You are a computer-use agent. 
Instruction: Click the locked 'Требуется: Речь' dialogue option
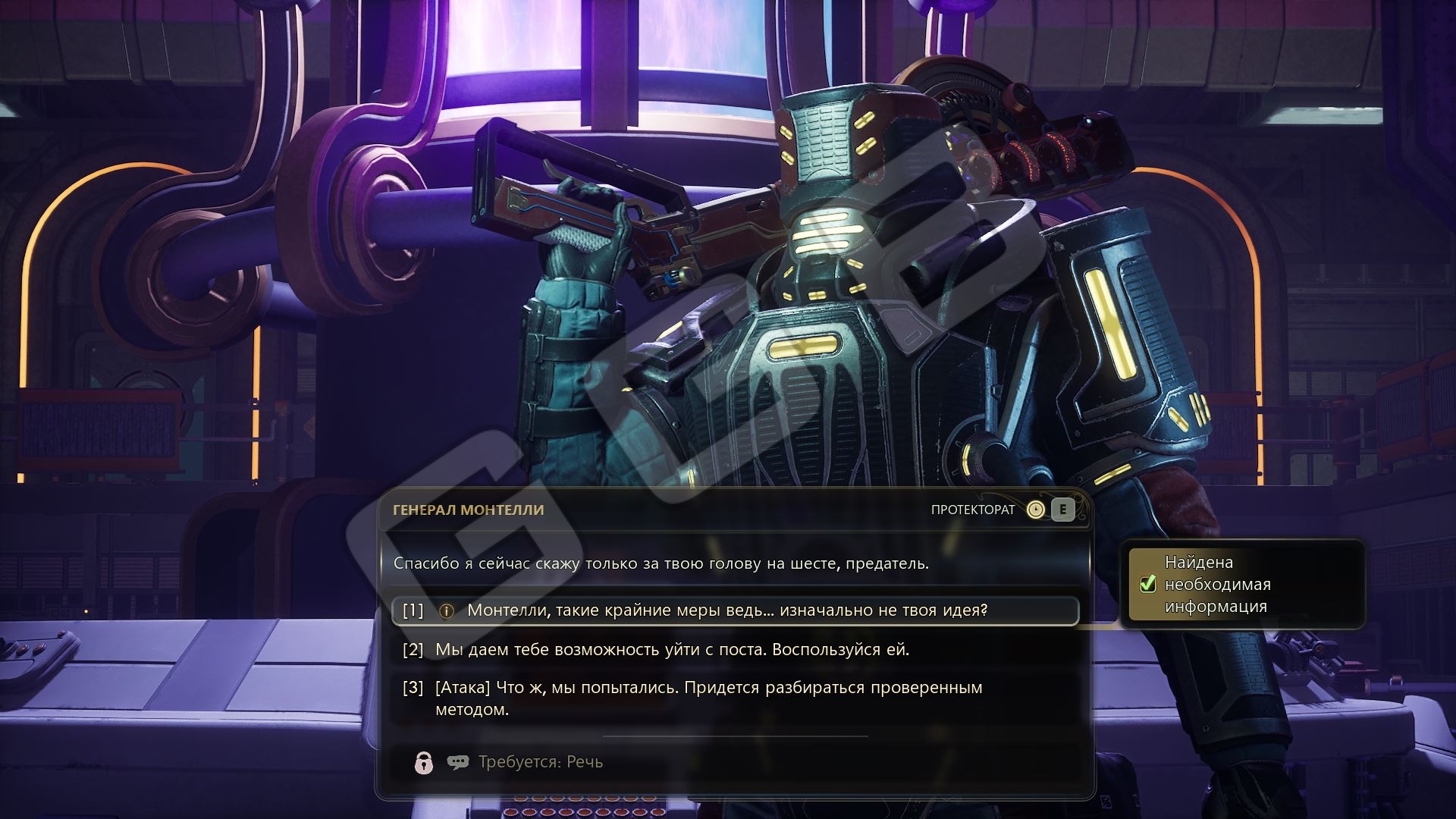click(x=540, y=762)
